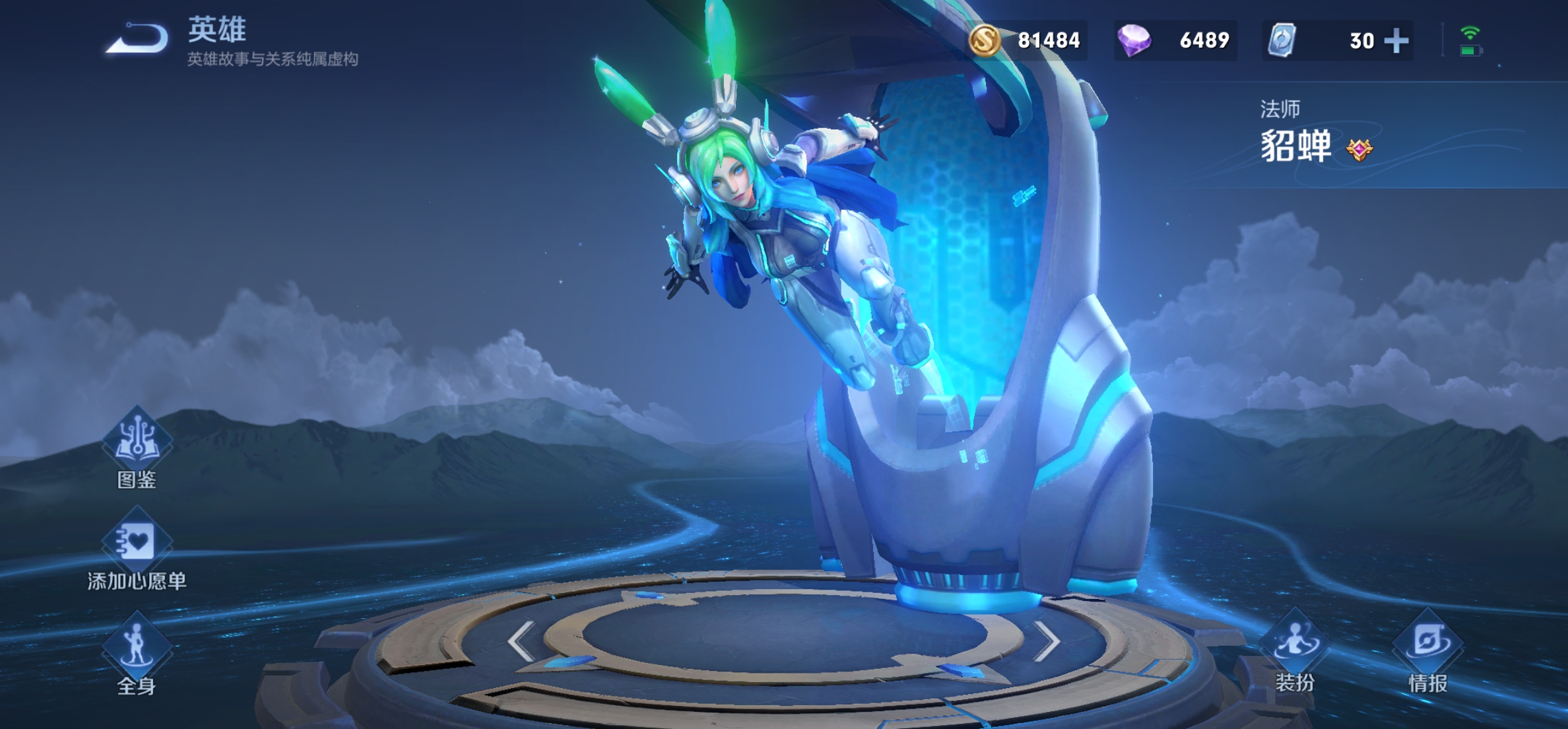The width and height of the screenshot is (1568, 729).
Task: Tap the badge beside 貂蝉 name
Action: pyautogui.click(x=1359, y=149)
